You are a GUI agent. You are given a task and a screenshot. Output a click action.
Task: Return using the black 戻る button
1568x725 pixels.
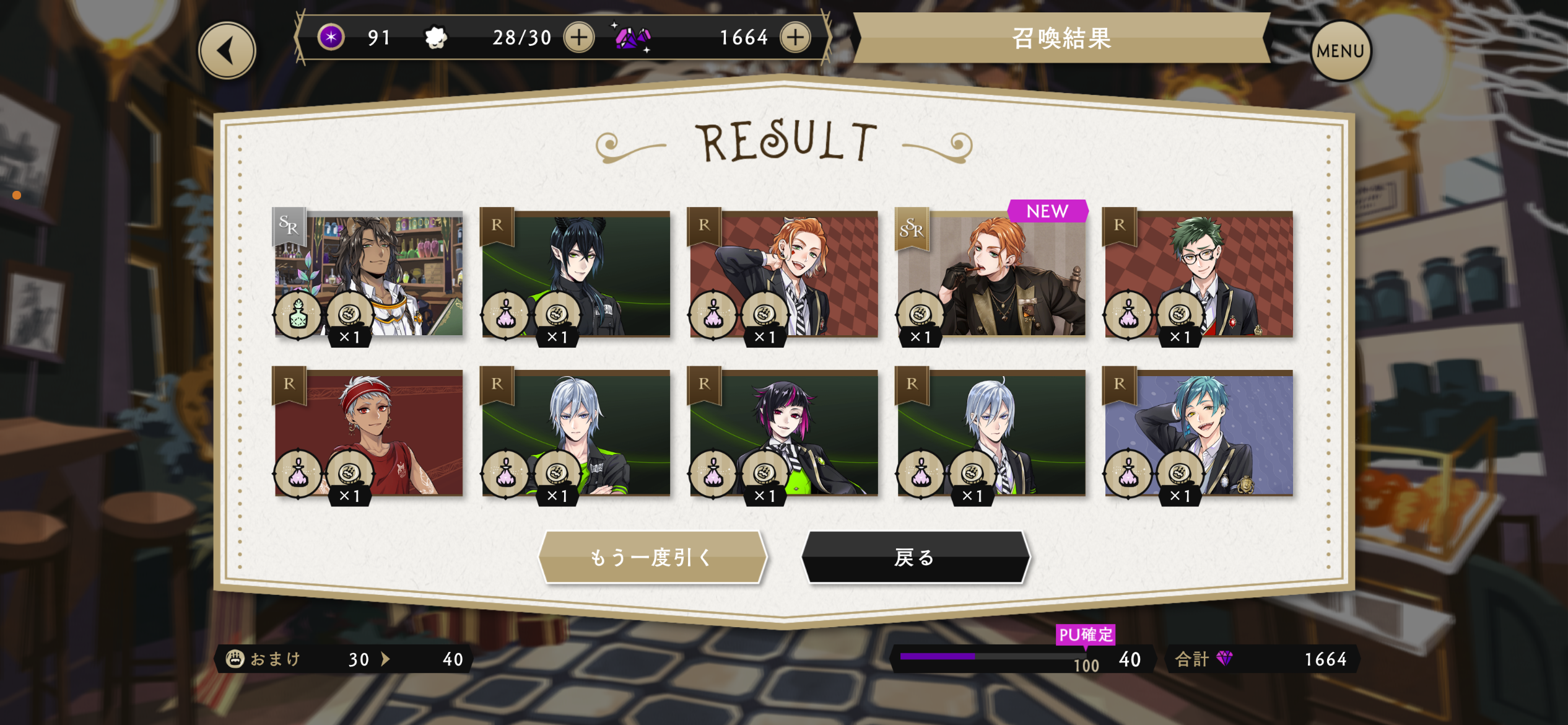click(915, 557)
